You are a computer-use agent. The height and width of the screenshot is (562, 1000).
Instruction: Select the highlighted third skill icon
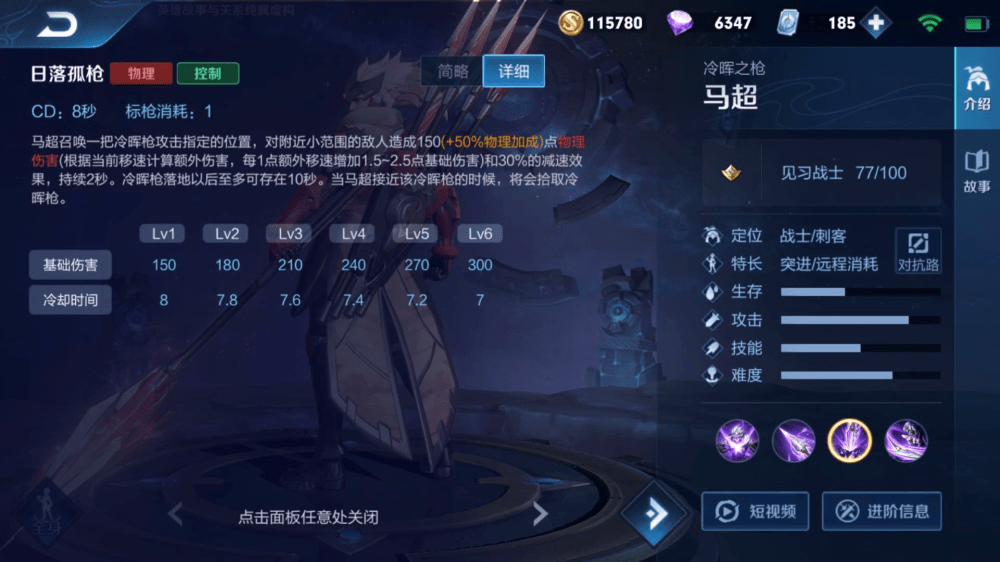(850, 440)
